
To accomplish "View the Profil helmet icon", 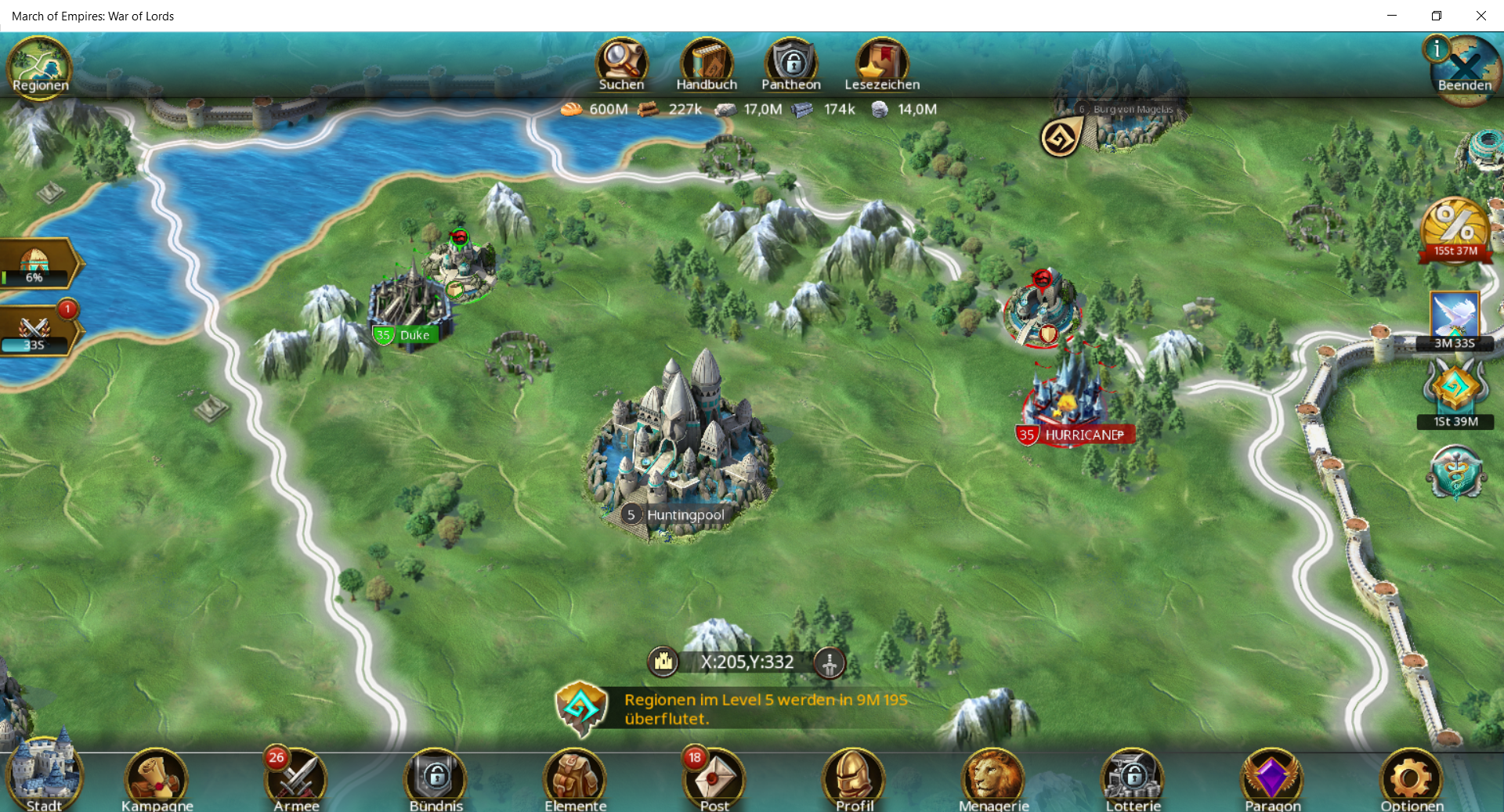I will (854, 780).
